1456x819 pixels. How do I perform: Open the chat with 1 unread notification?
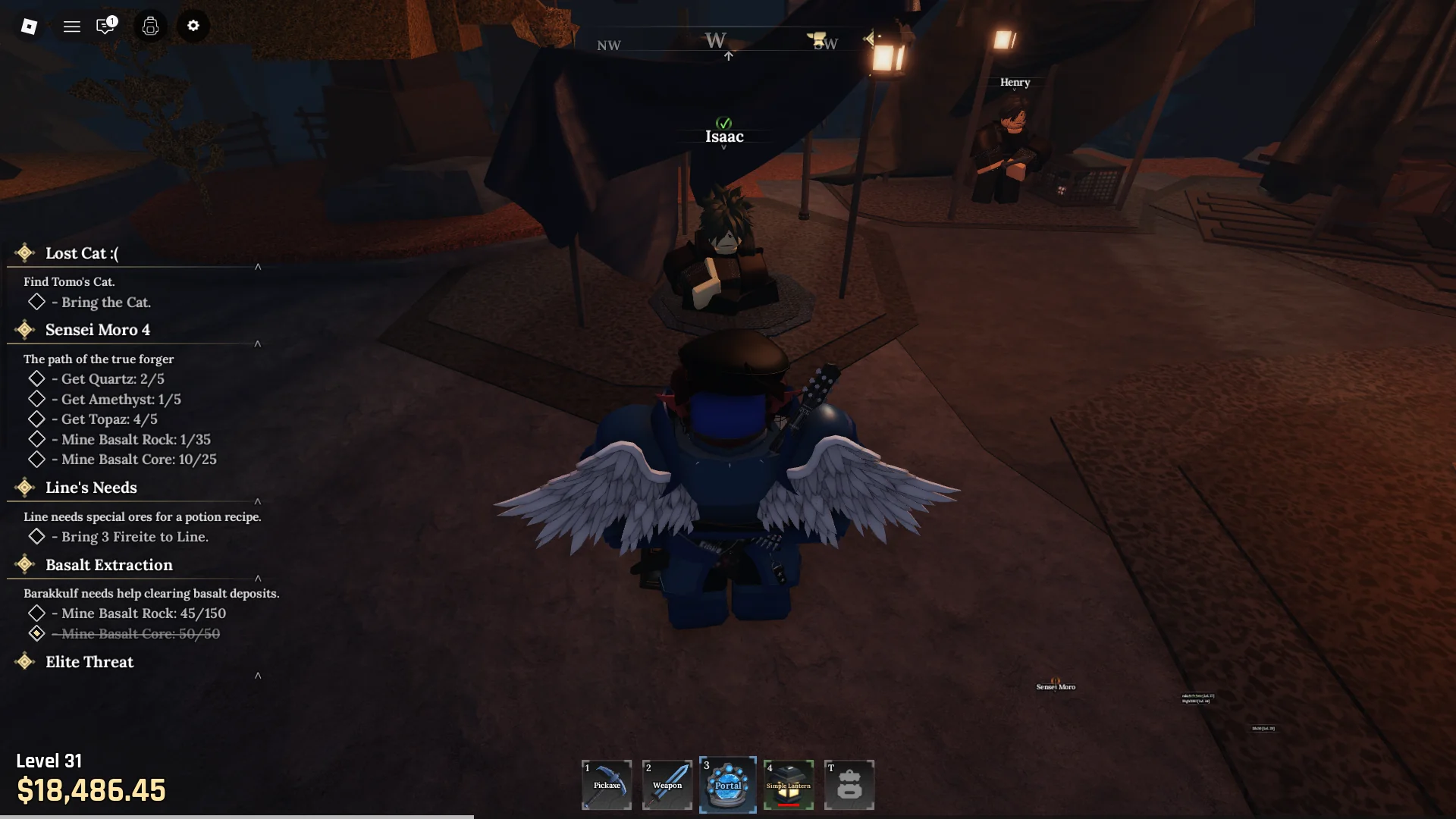point(105,26)
